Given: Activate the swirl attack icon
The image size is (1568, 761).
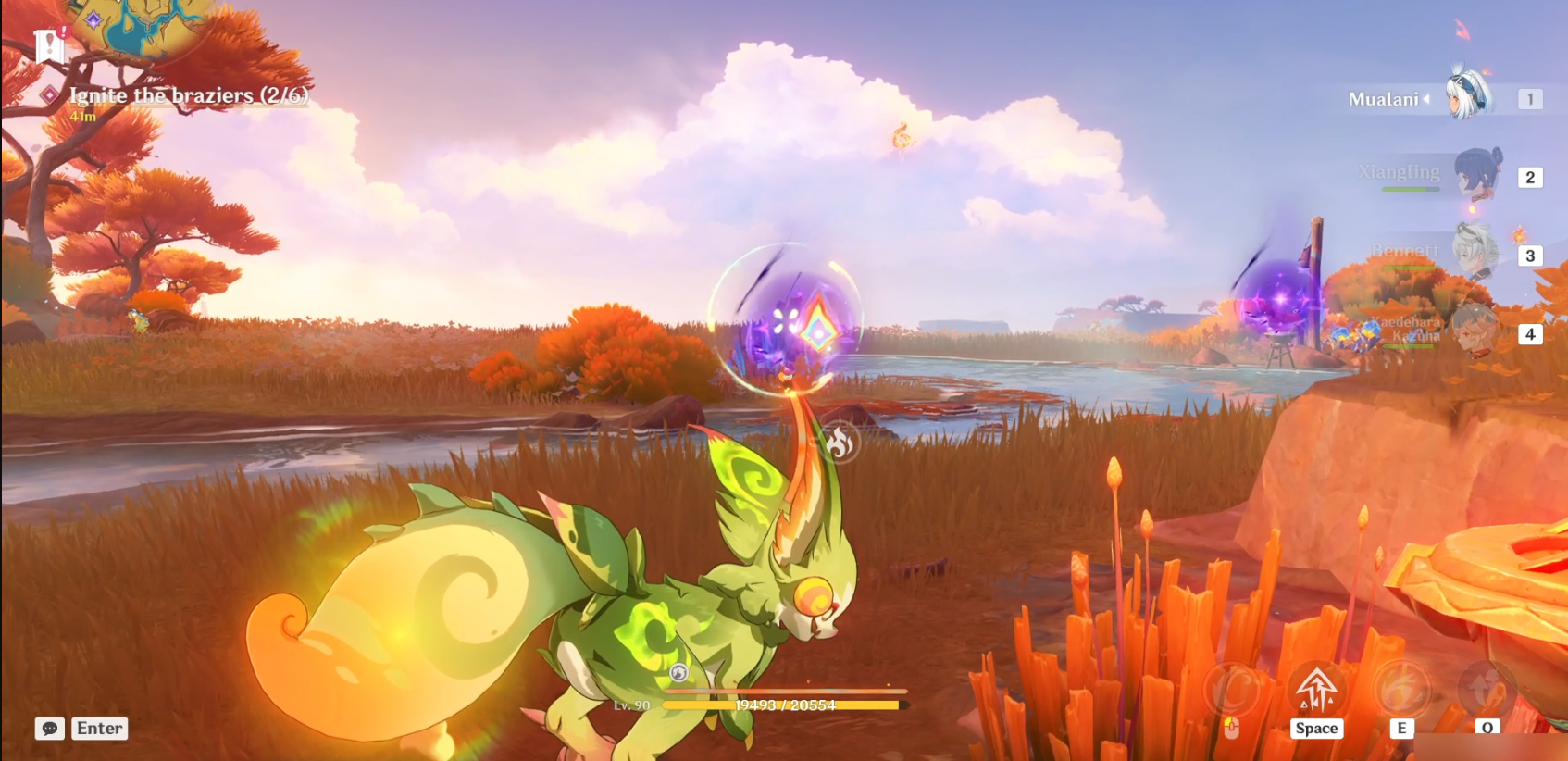Looking at the screenshot, I should 1231,691.
